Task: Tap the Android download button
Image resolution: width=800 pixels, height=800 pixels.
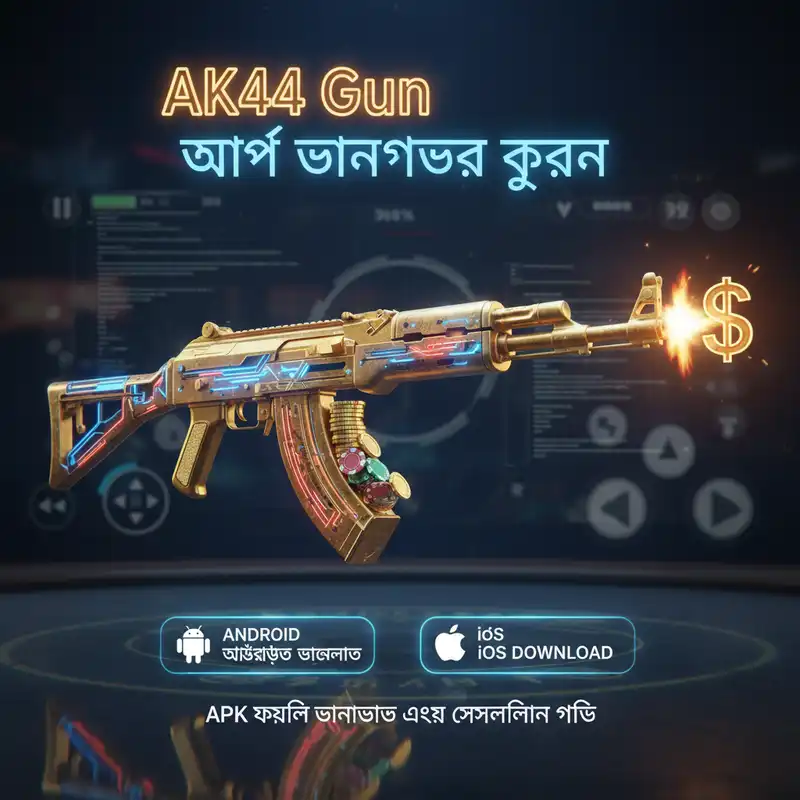Action: 267,645
